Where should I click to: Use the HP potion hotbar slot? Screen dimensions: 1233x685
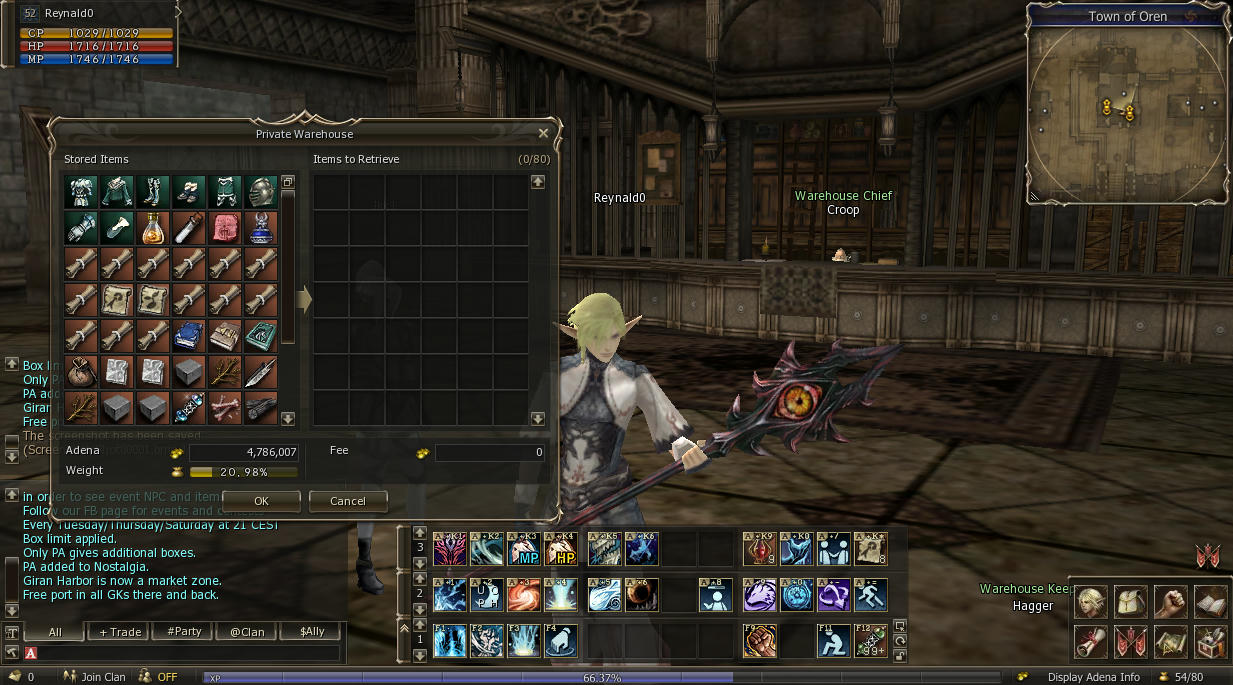[x=560, y=548]
